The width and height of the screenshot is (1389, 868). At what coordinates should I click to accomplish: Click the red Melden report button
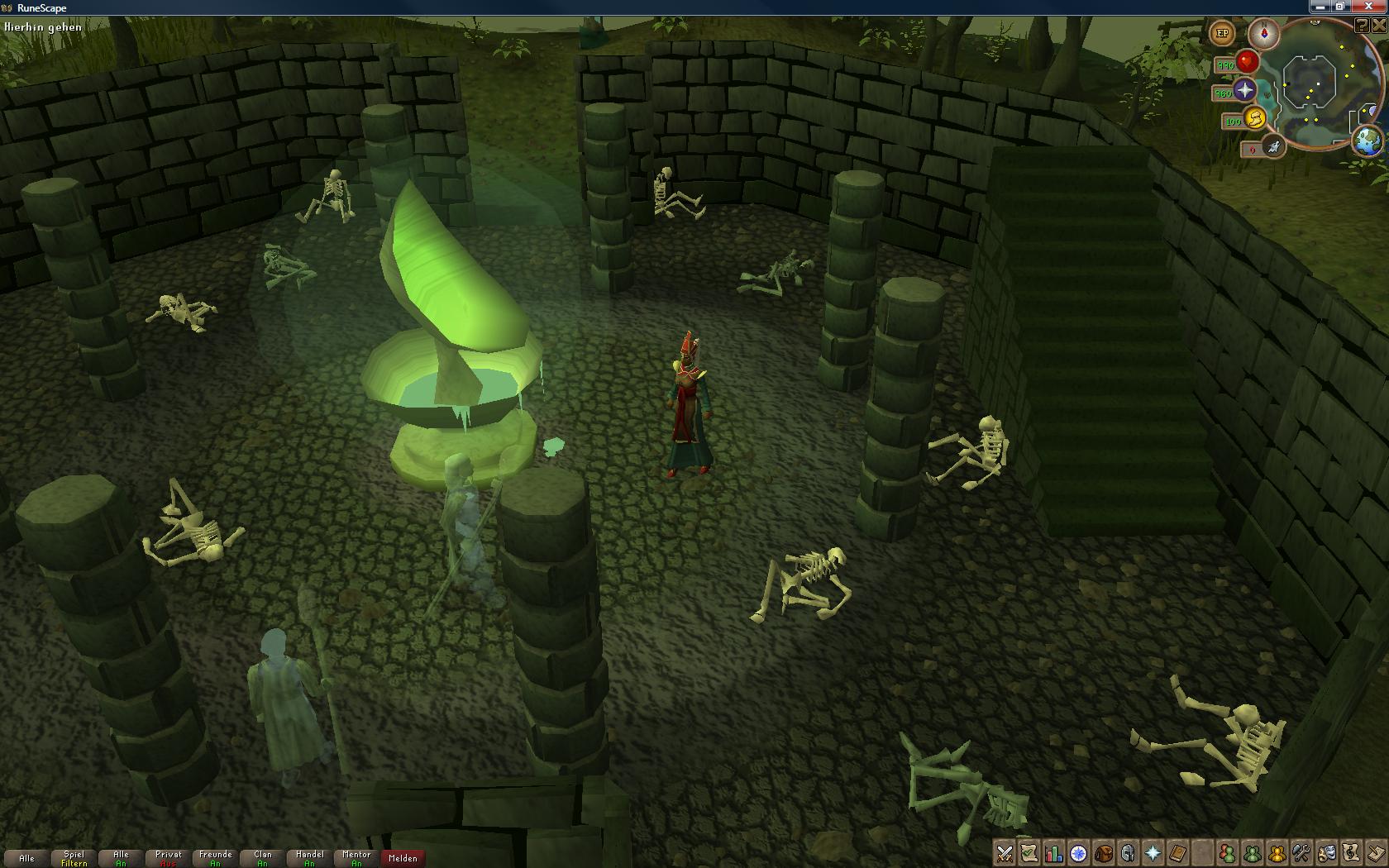tap(403, 858)
